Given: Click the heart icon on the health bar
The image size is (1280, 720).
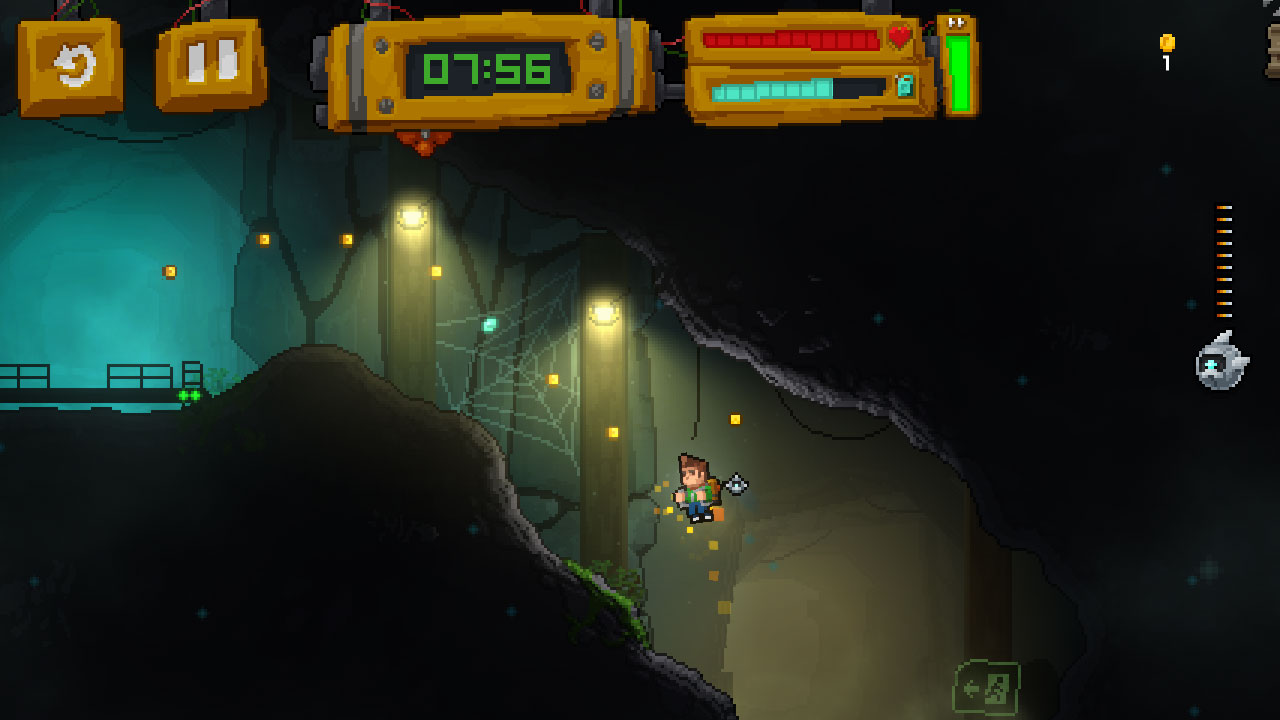Looking at the screenshot, I should click(x=899, y=37).
